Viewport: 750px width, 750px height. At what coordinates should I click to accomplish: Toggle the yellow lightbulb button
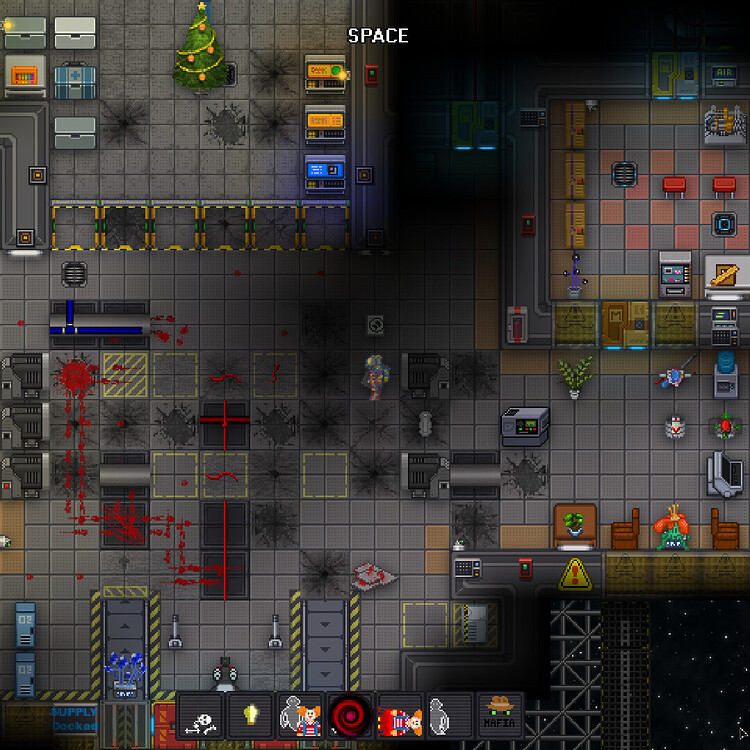coord(251,716)
